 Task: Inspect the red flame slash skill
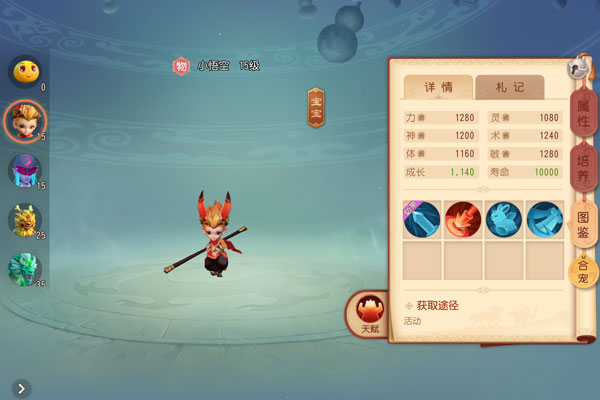(463, 219)
